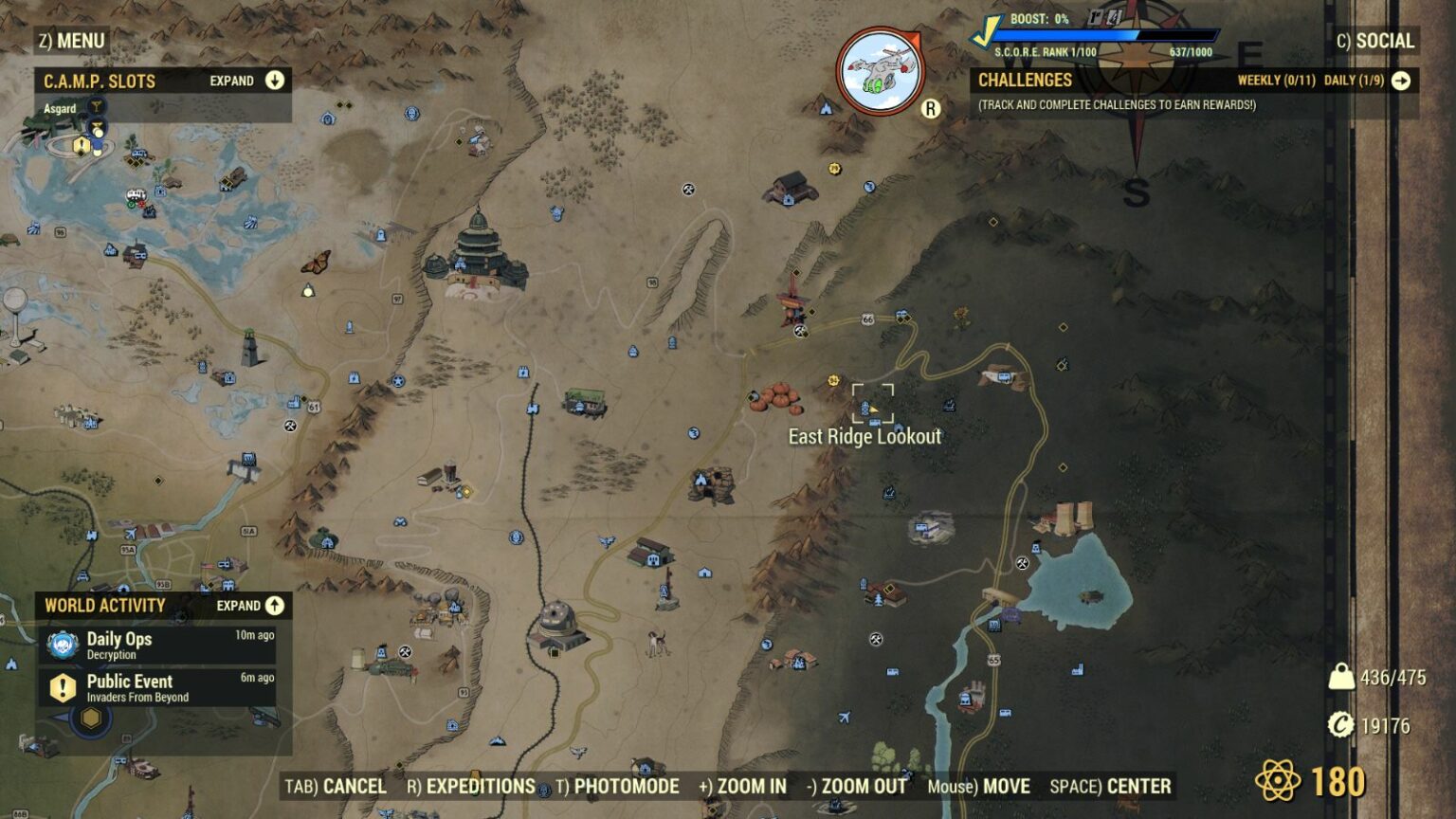Expand the WORLD ACTIVITY panel
The image size is (1456, 819).
click(x=274, y=605)
